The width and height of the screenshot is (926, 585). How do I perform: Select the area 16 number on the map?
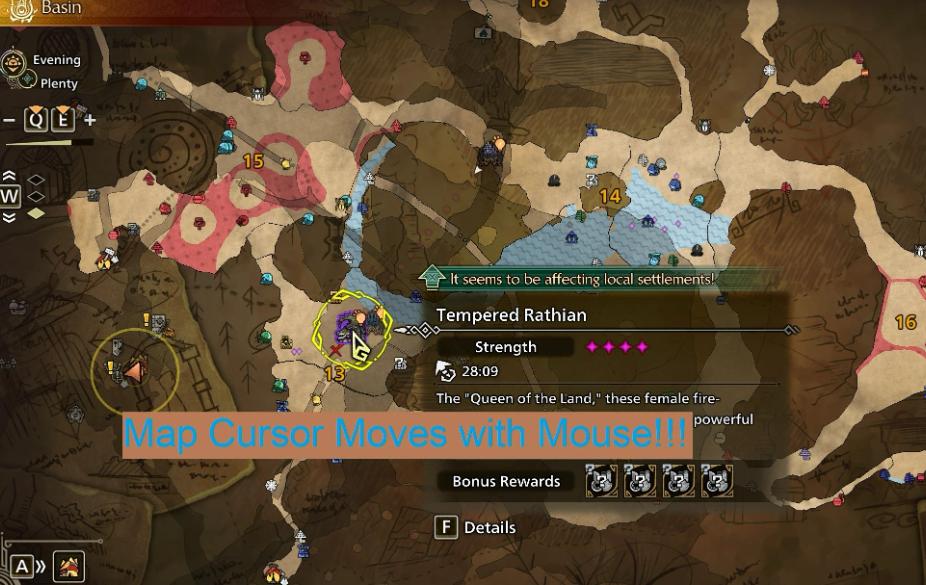(x=905, y=322)
